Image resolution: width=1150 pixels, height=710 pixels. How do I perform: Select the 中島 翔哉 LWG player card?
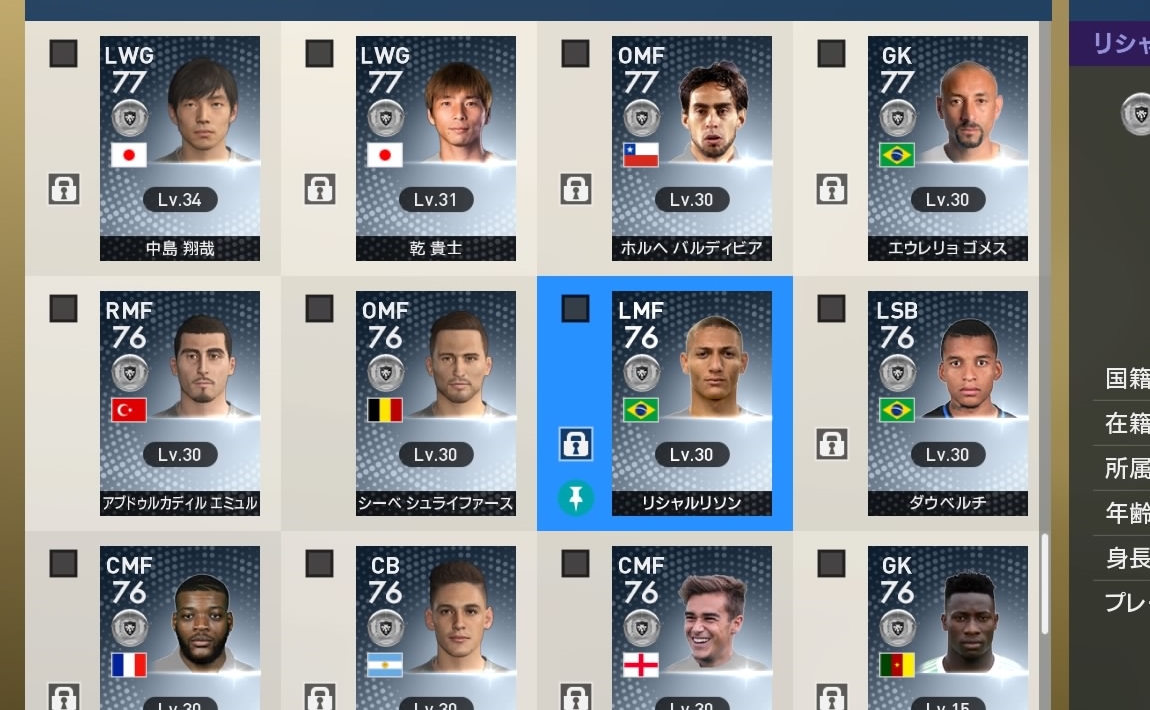click(180, 149)
